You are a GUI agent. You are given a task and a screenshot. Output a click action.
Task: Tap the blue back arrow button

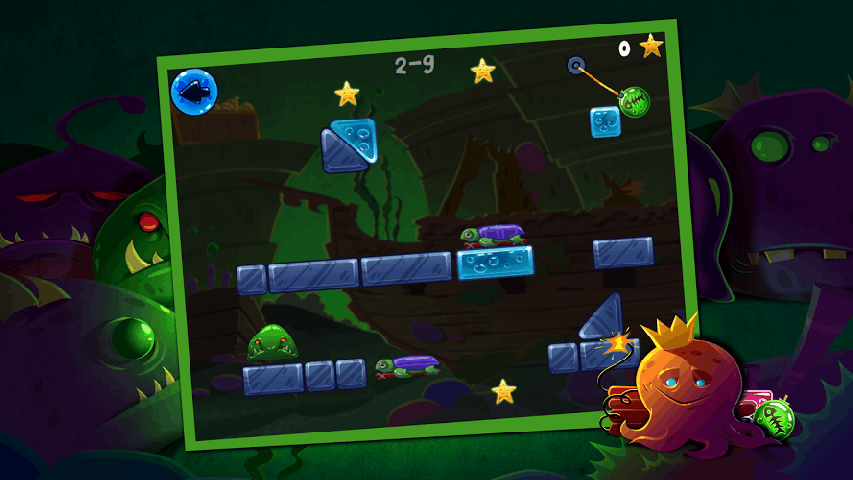(194, 93)
